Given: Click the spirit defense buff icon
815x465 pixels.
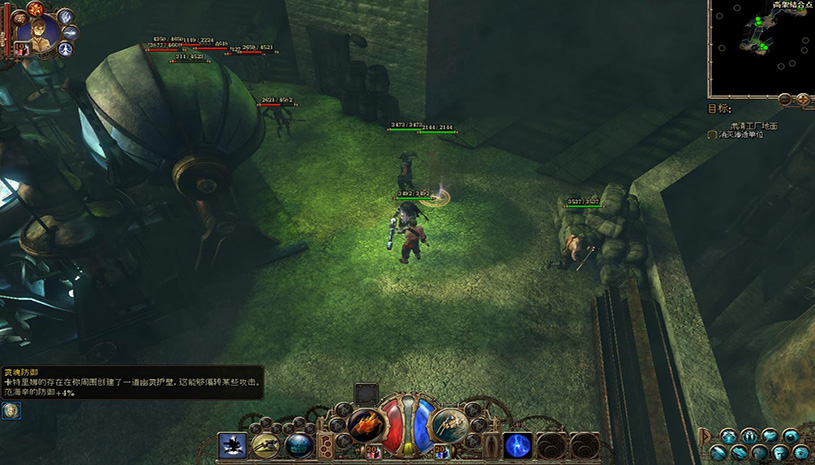Looking at the screenshot, I should point(9,411).
